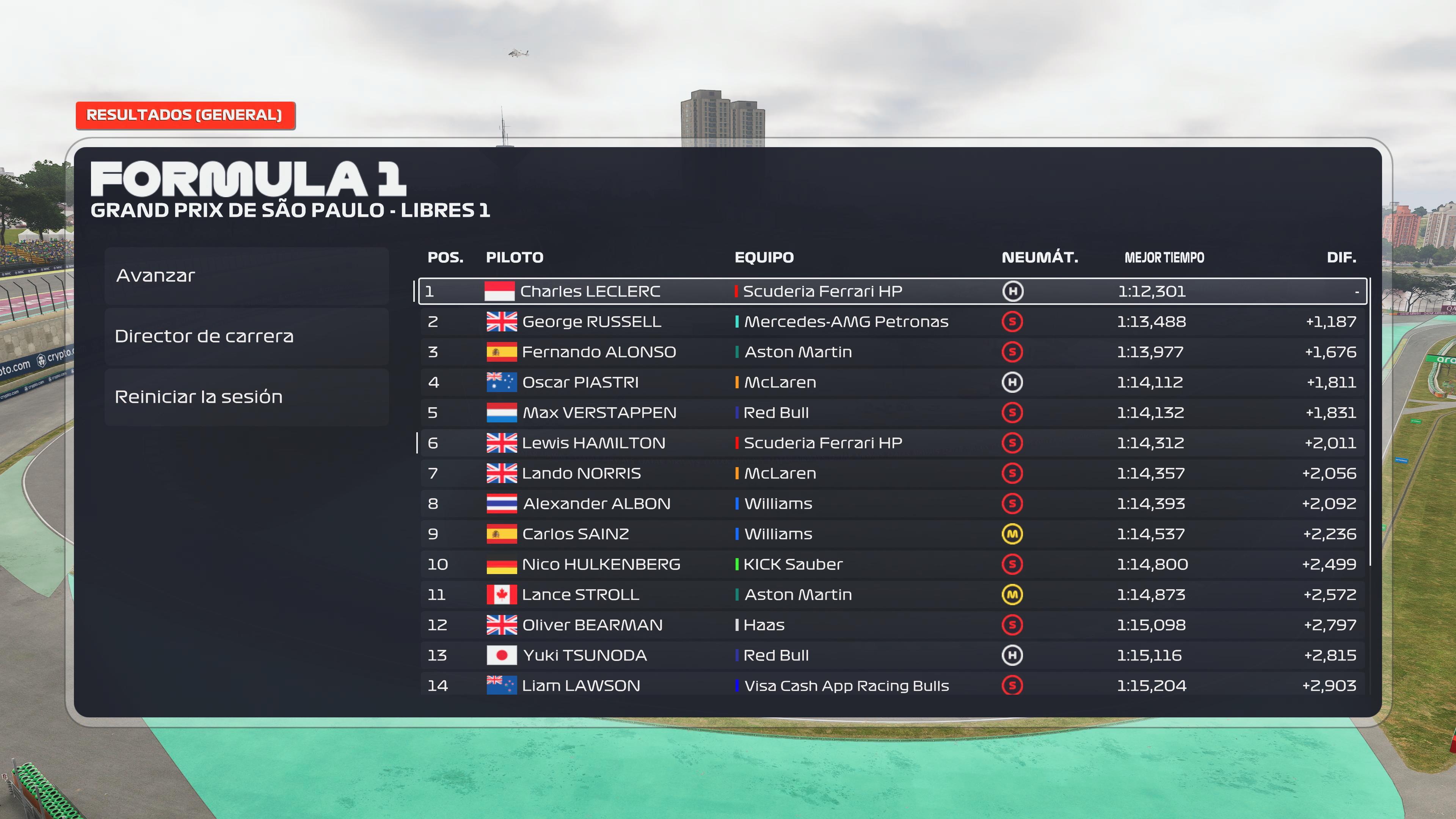This screenshot has width=1456, height=819.
Task: Click Lando Norris's row
Action: coord(892,473)
